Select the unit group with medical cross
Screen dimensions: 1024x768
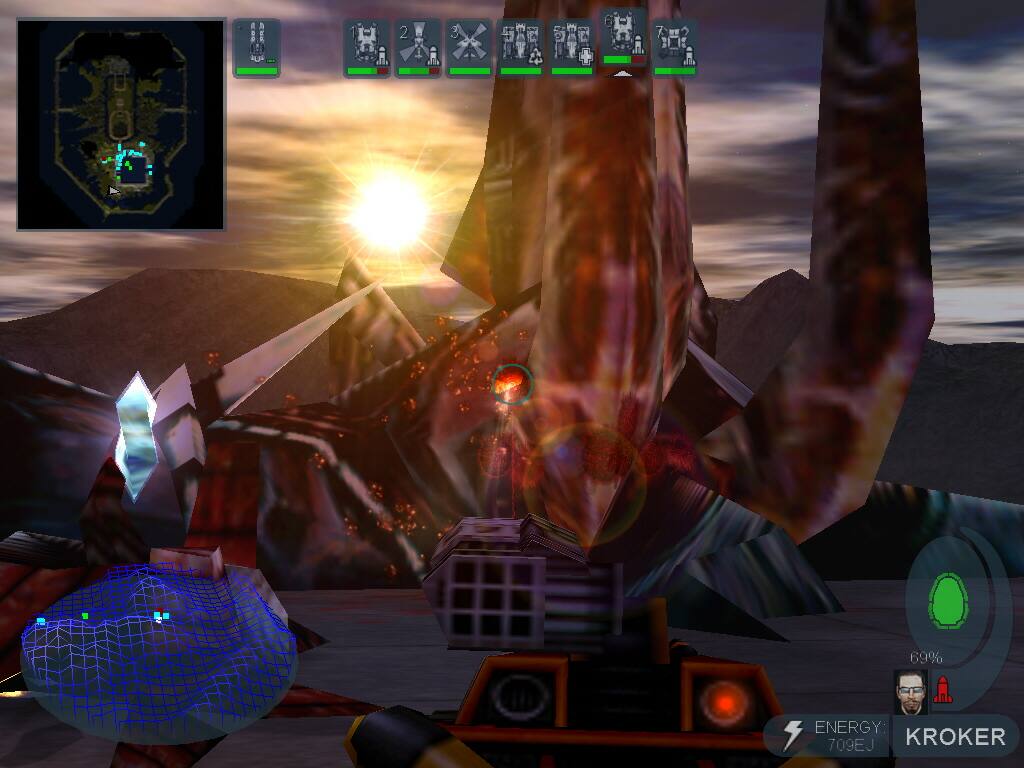[x=572, y=48]
